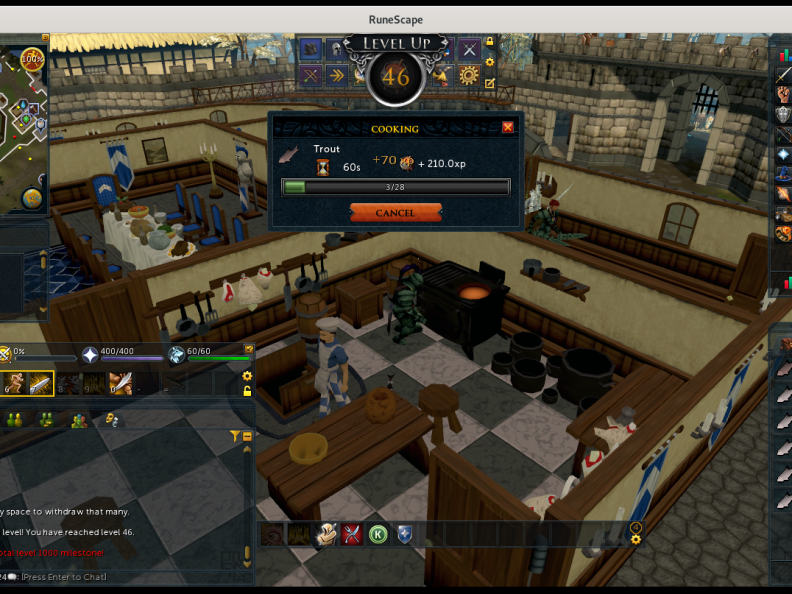Click the prayer star icon
This screenshot has width=792, height=594.
91,354
